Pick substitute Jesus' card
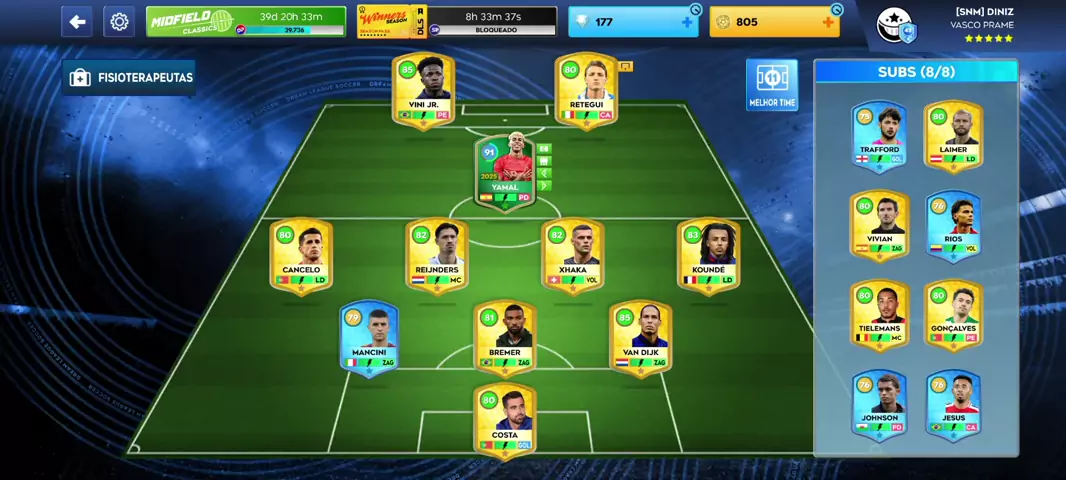This screenshot has width=1066, height=480. [953, 404]
